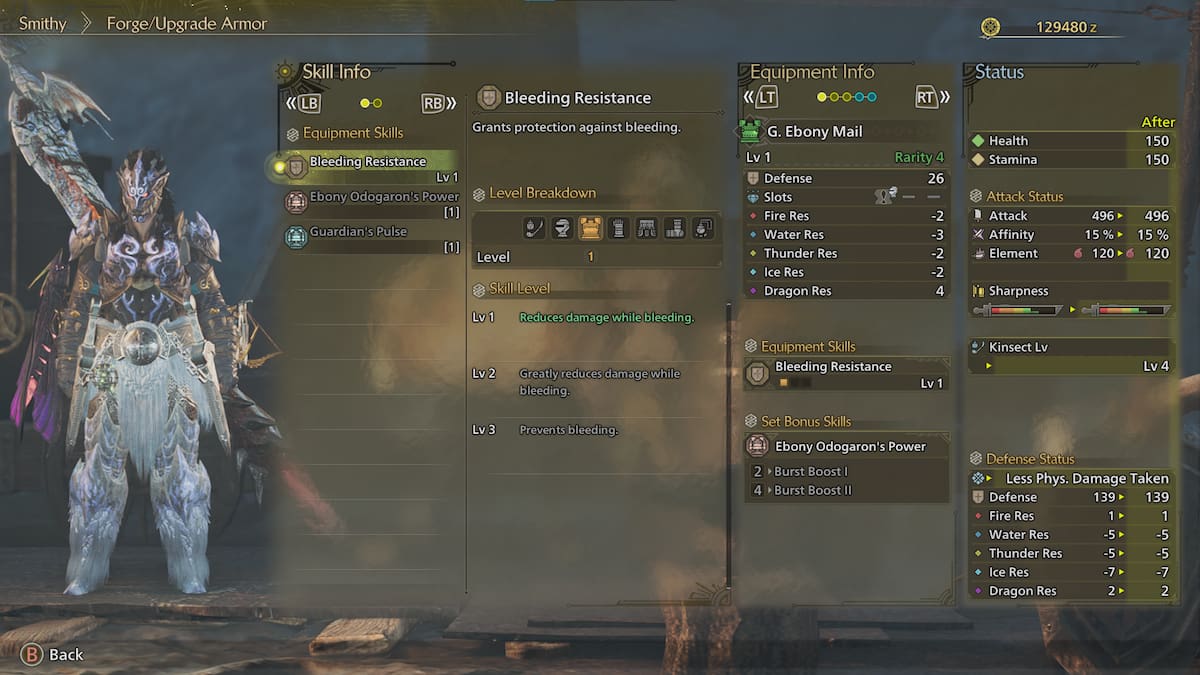Return to Smithy via the breadcrumb

pyautogui.click(x=43, y=23)
